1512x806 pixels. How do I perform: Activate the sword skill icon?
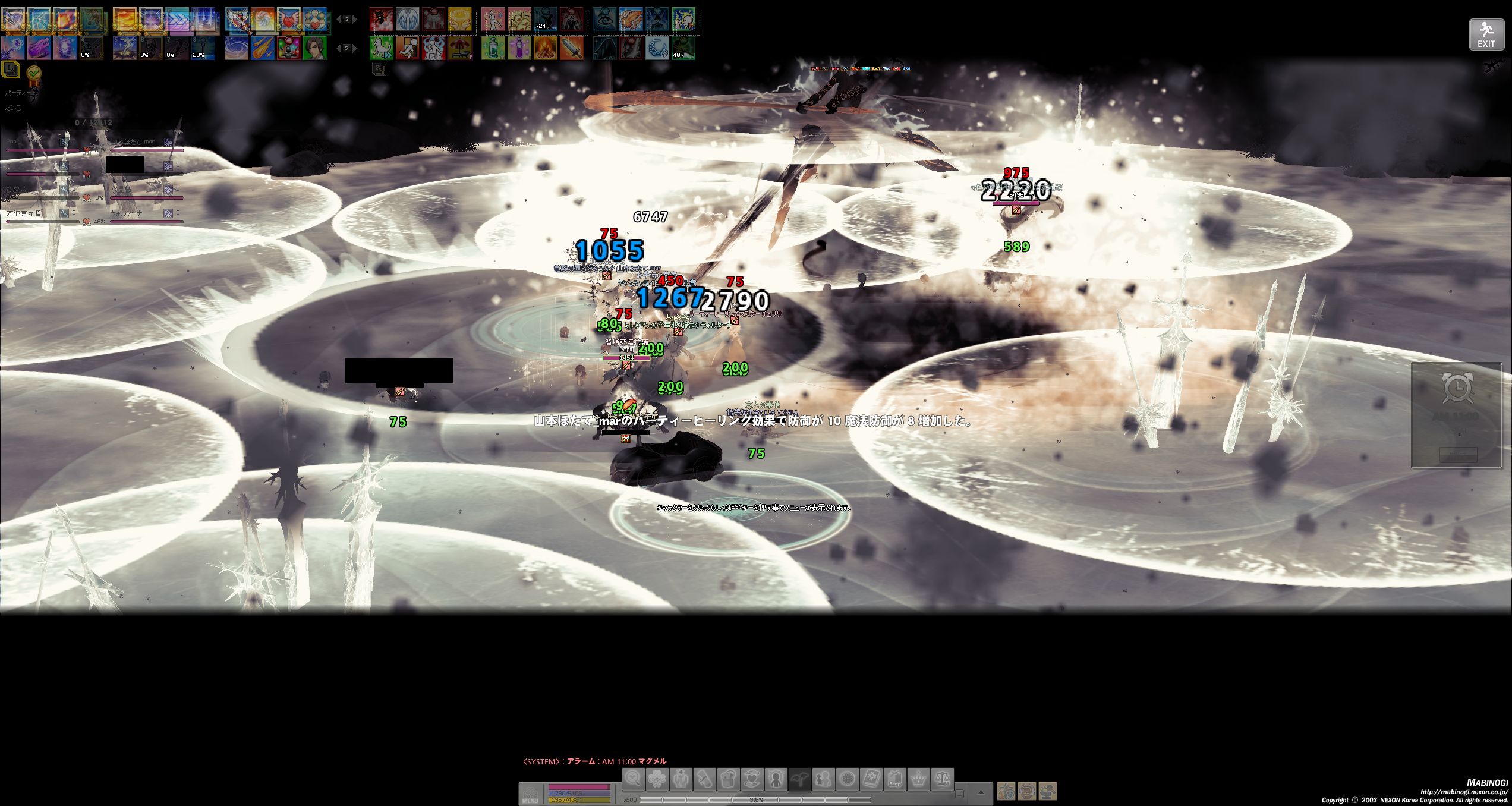click(571, 48)
